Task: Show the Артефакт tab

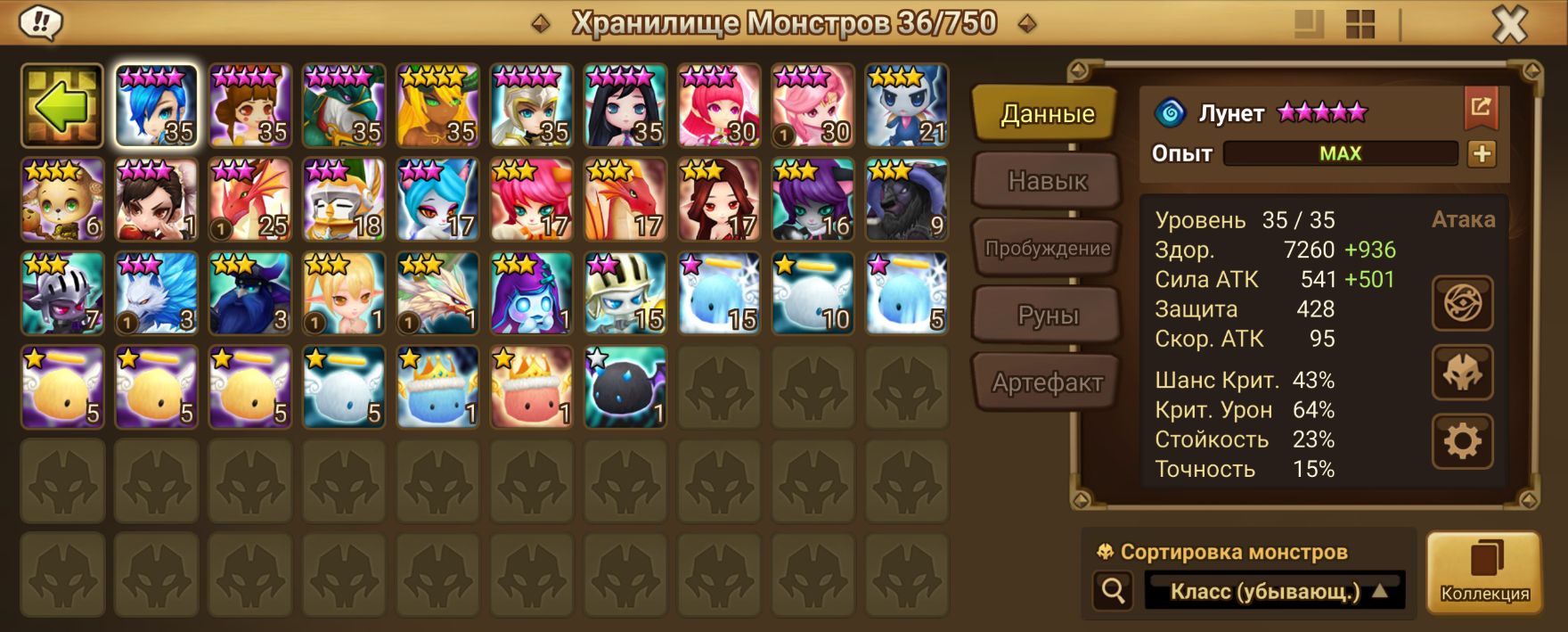Action: coord(1047,383)
